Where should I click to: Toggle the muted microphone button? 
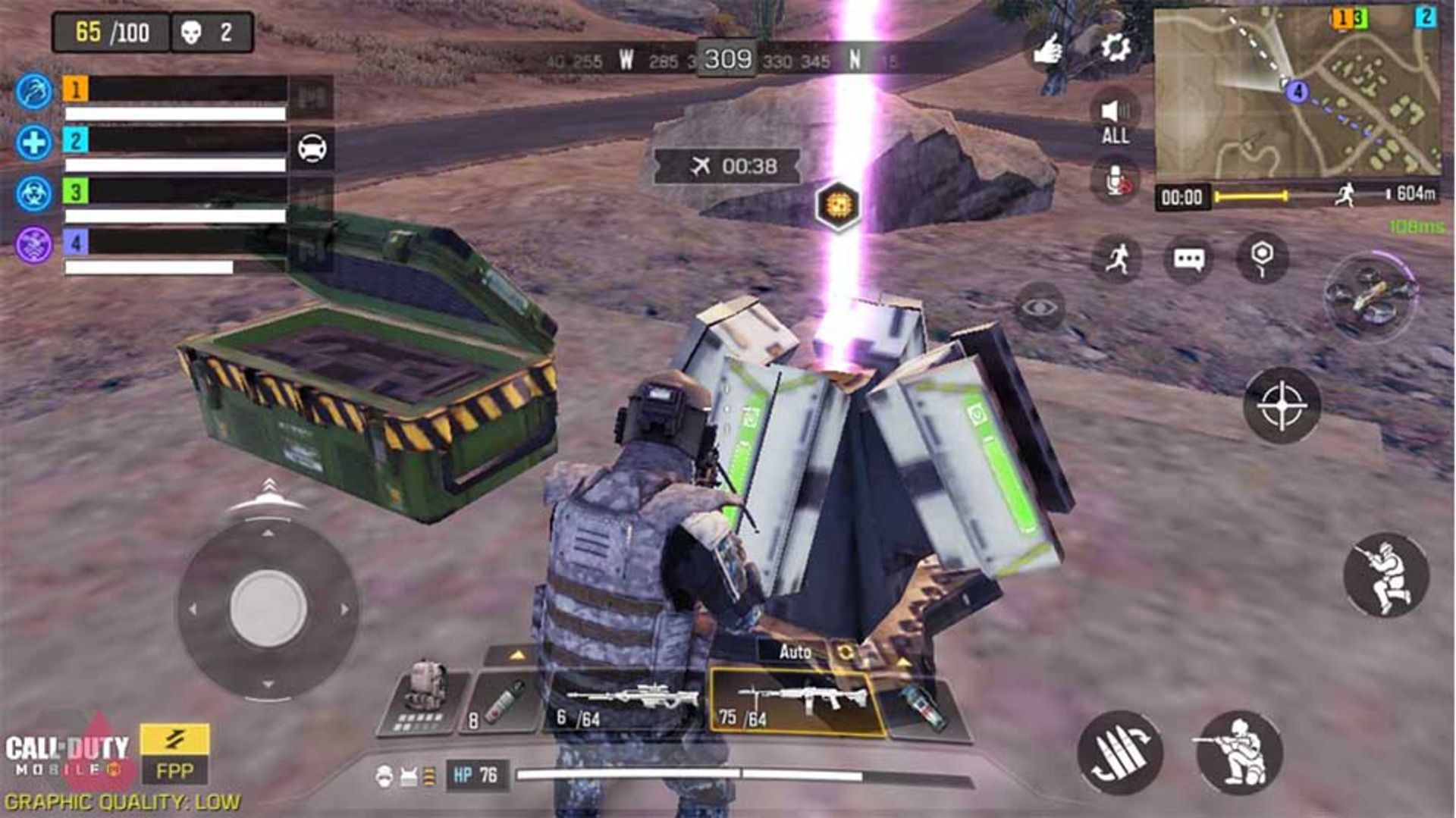[1115, 182]
